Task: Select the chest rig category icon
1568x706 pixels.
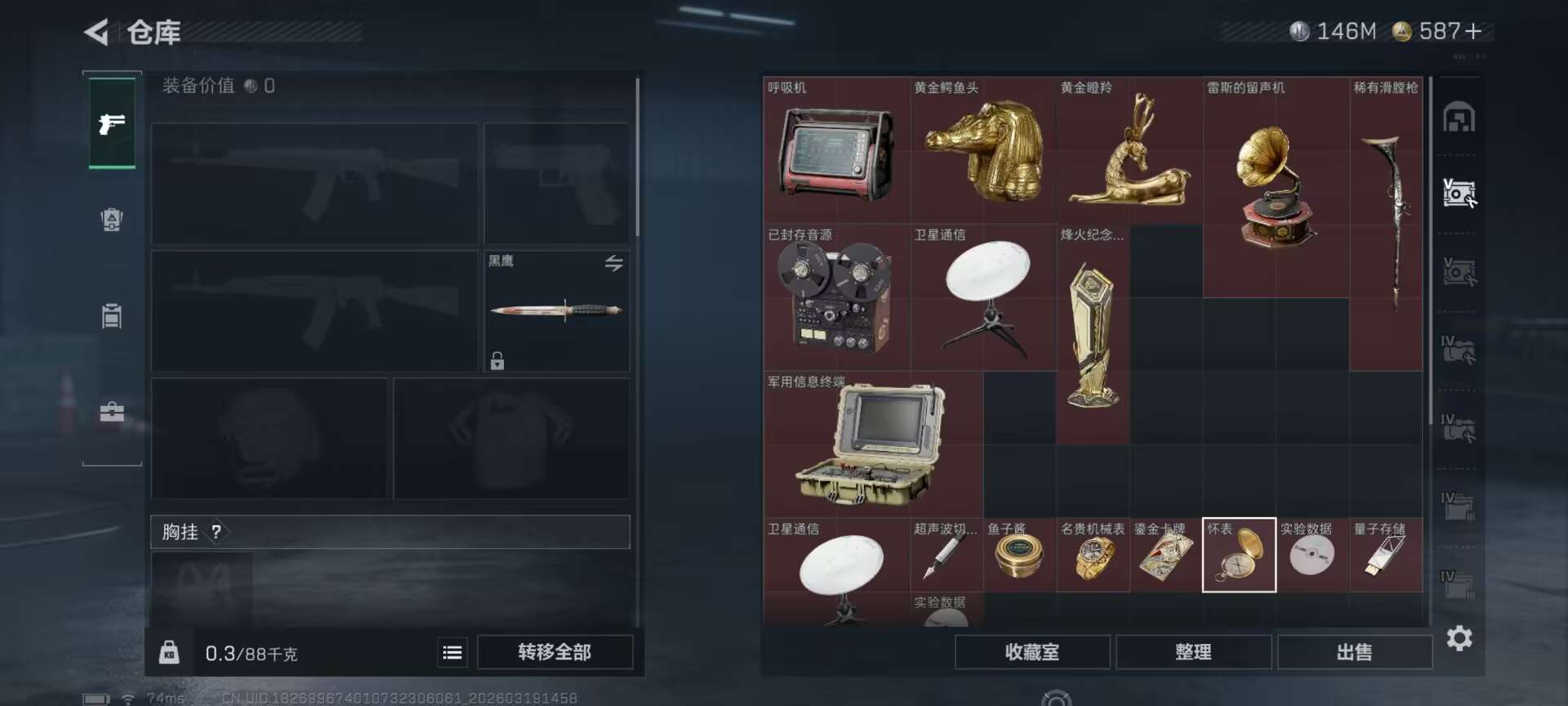Action: point(112,316)
